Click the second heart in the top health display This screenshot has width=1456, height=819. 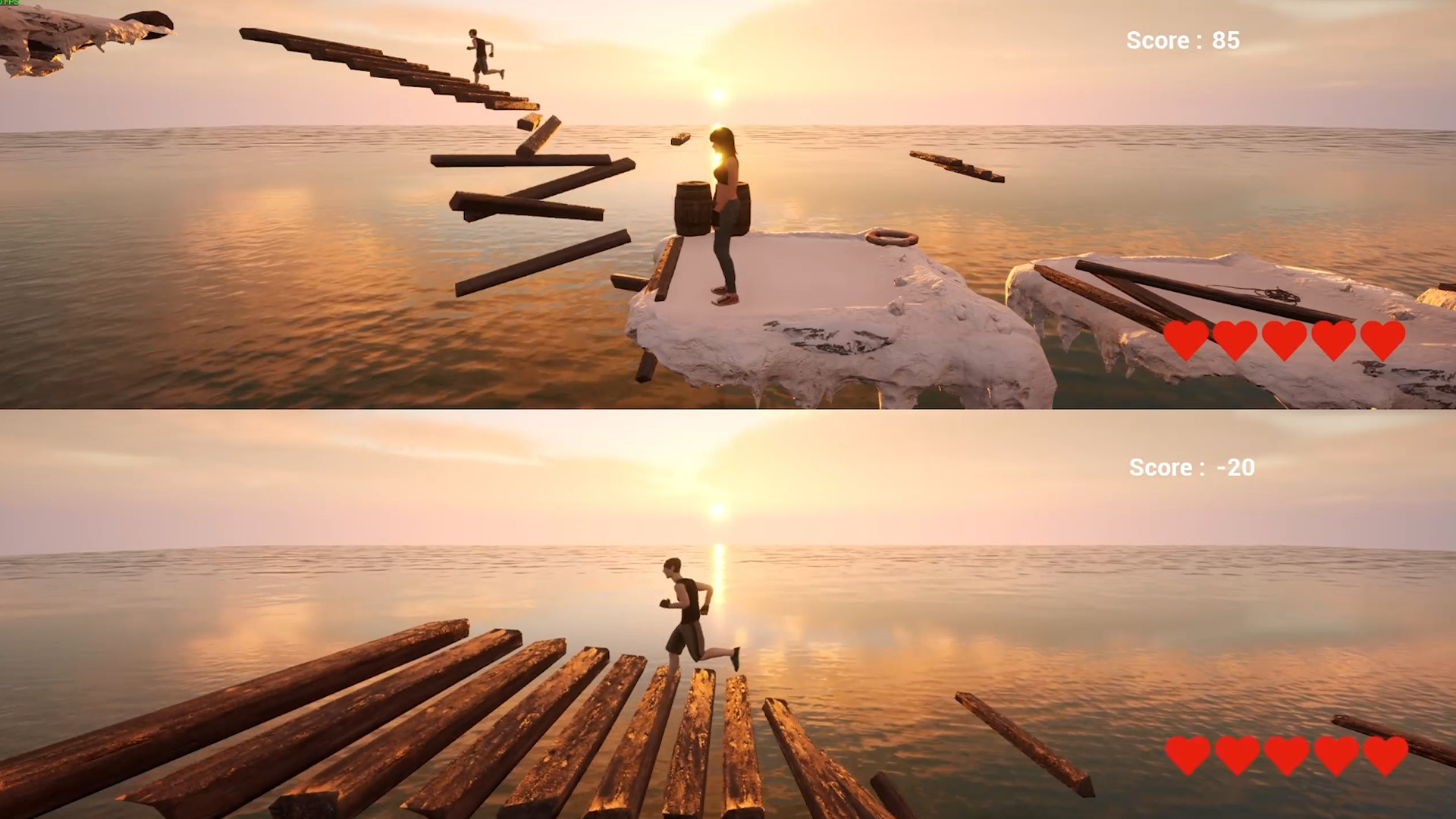(1235, 339)
